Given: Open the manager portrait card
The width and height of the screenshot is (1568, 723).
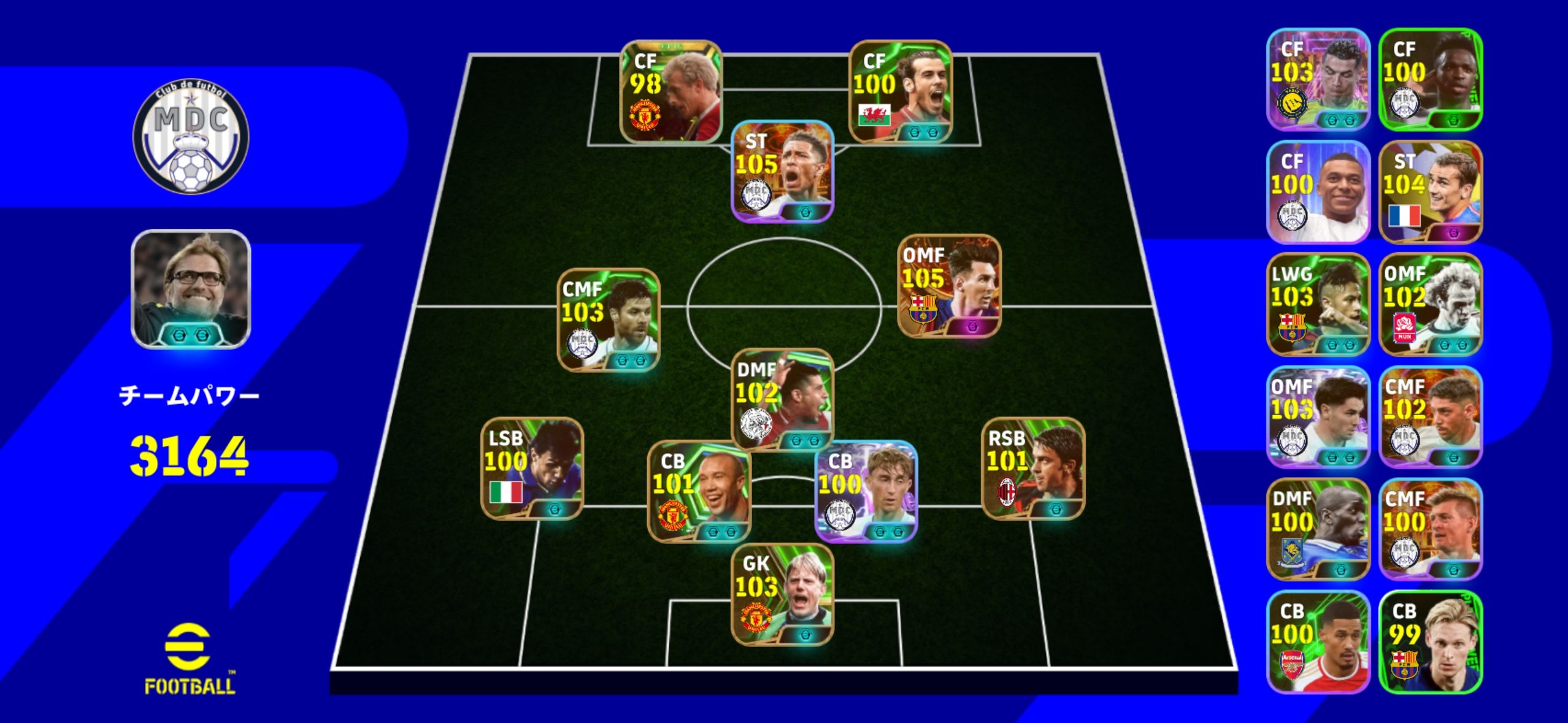Looking at the screenshot, I should 191,289.
